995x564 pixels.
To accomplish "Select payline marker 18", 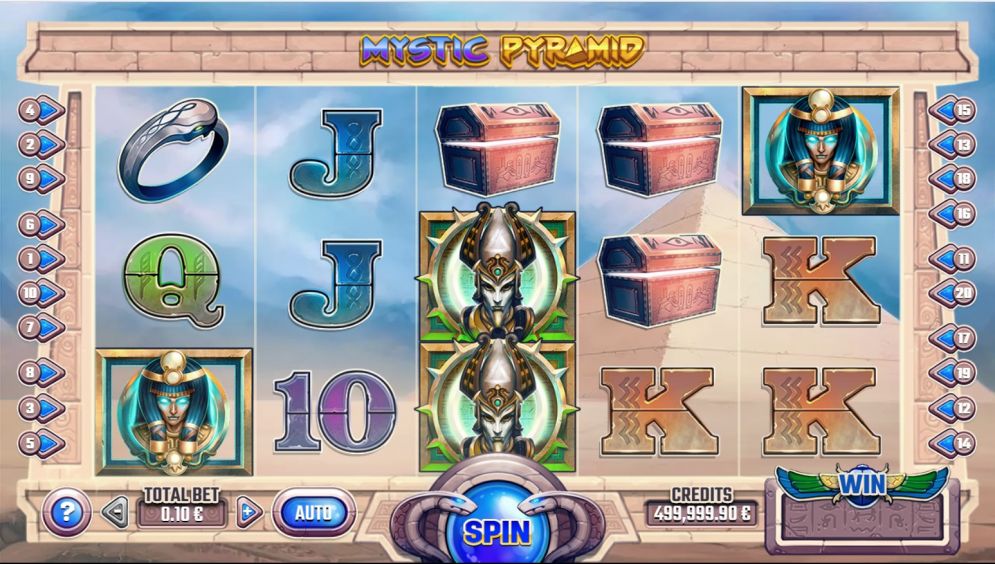I will pos(956,179).
